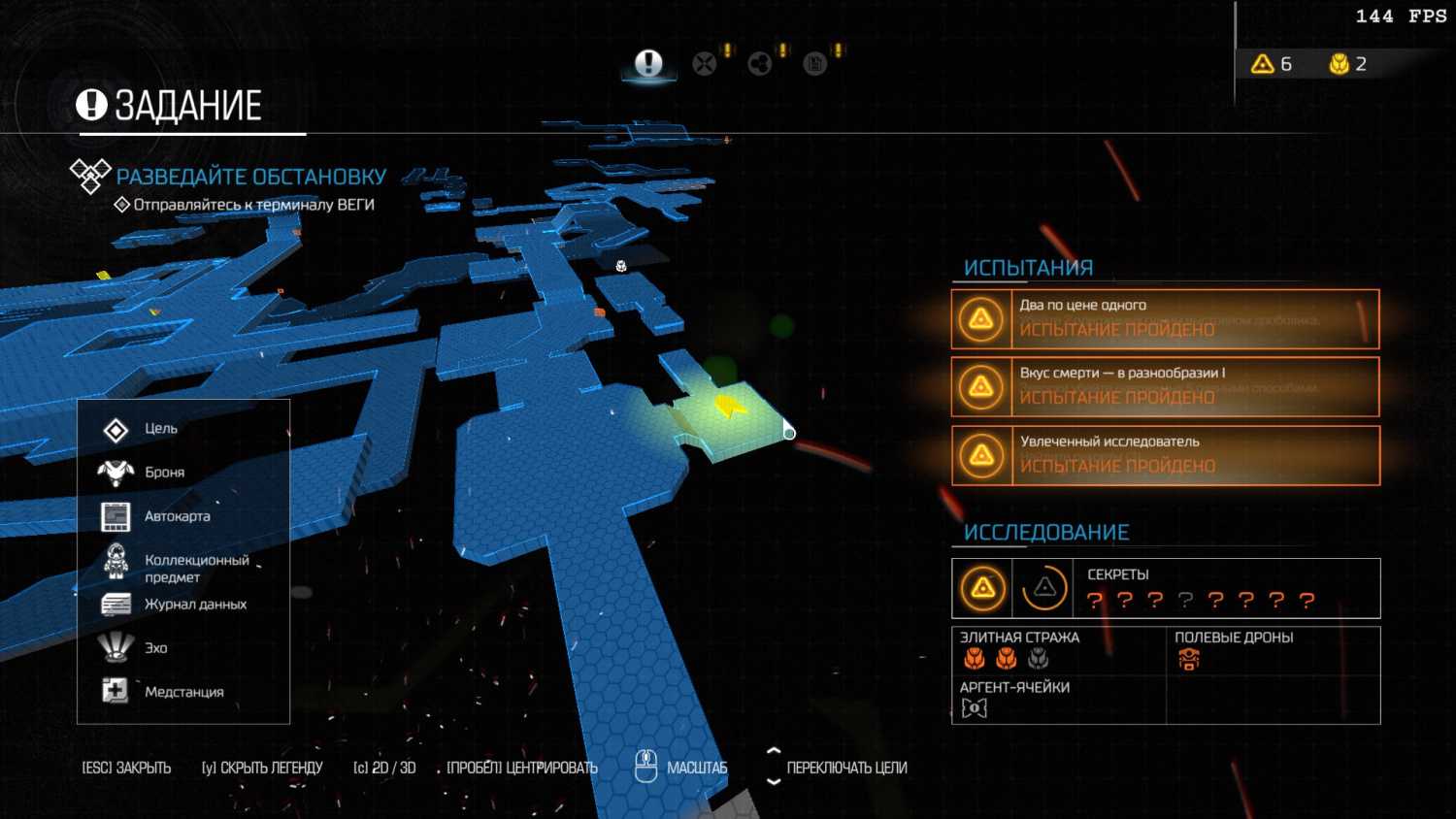Click the "Автокарта" legend entry
This screenshot has width=1456, height=819.
[x=177, y=516]
